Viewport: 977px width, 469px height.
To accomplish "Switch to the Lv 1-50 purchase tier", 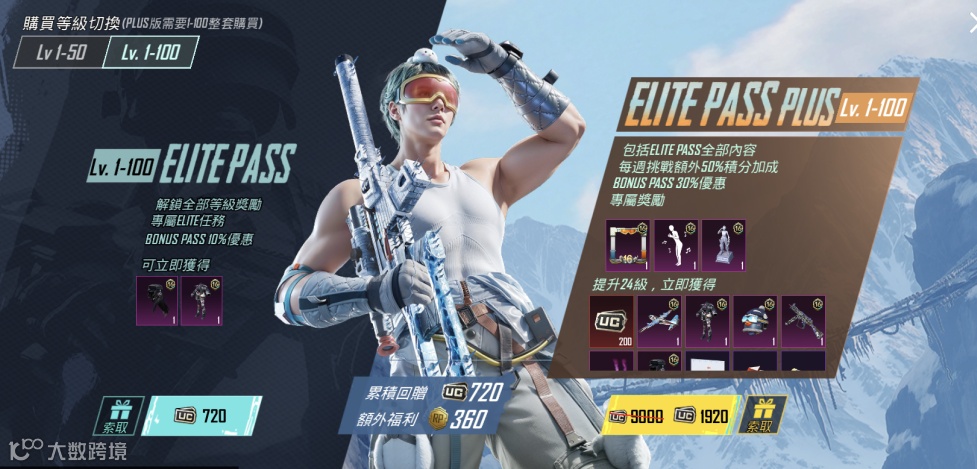I will [58, 52].
